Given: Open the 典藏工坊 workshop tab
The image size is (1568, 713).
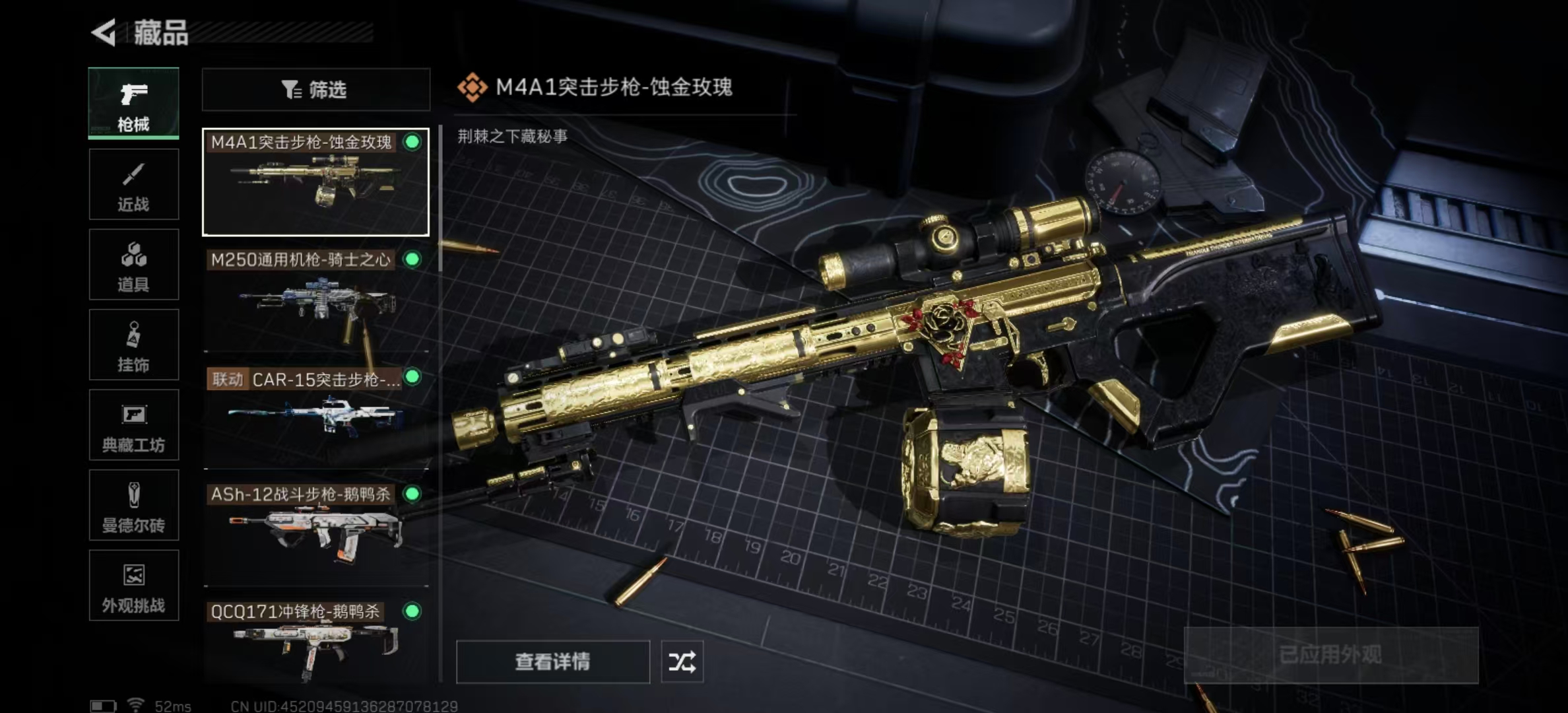Looking at the screenshot, I should tap(133, 425).
